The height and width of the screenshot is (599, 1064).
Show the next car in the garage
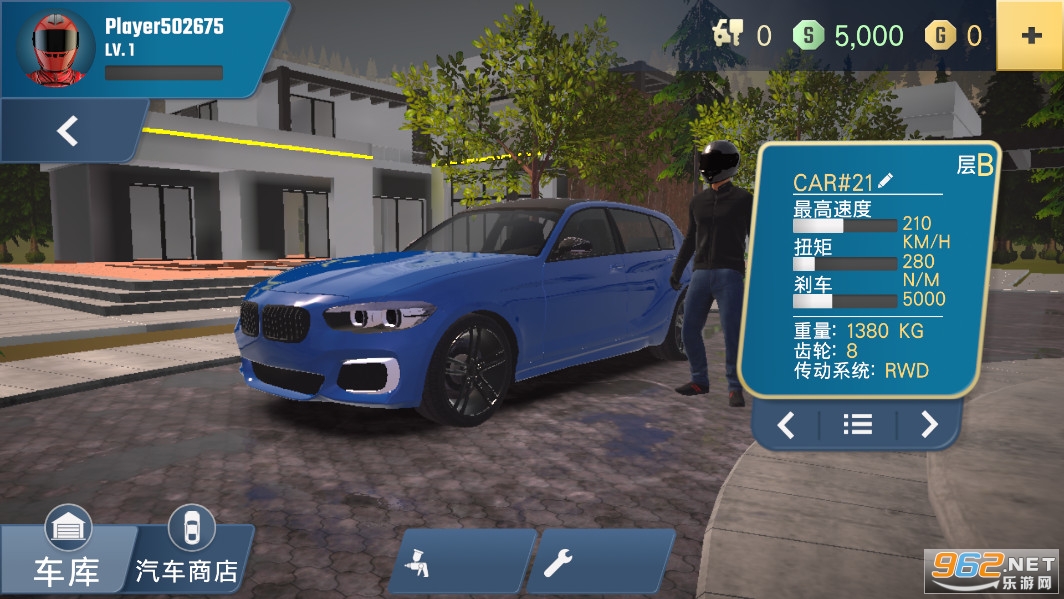coord(929,425)
